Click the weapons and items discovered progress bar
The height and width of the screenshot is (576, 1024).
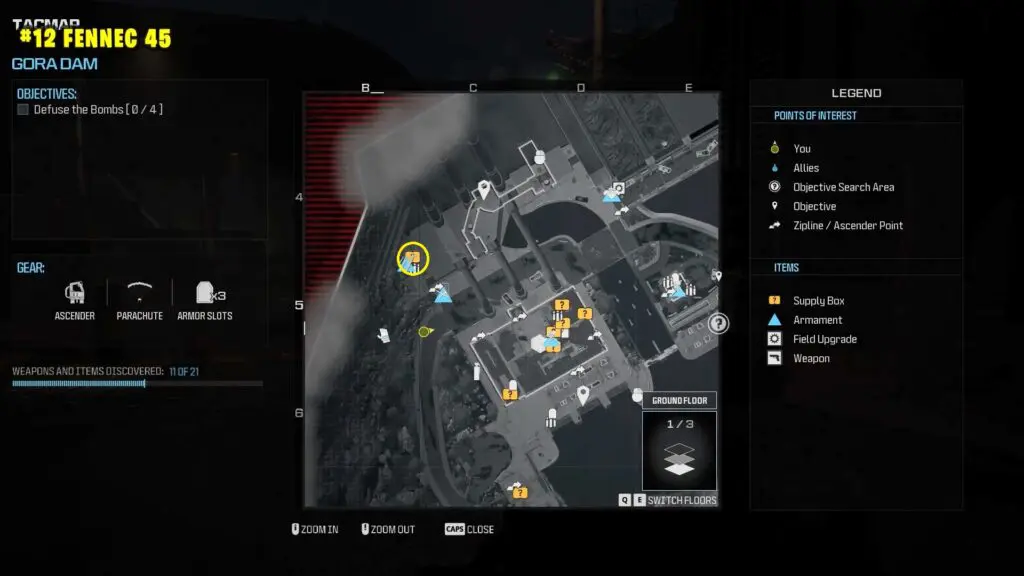pyautogui.click(x=137, y=383)
